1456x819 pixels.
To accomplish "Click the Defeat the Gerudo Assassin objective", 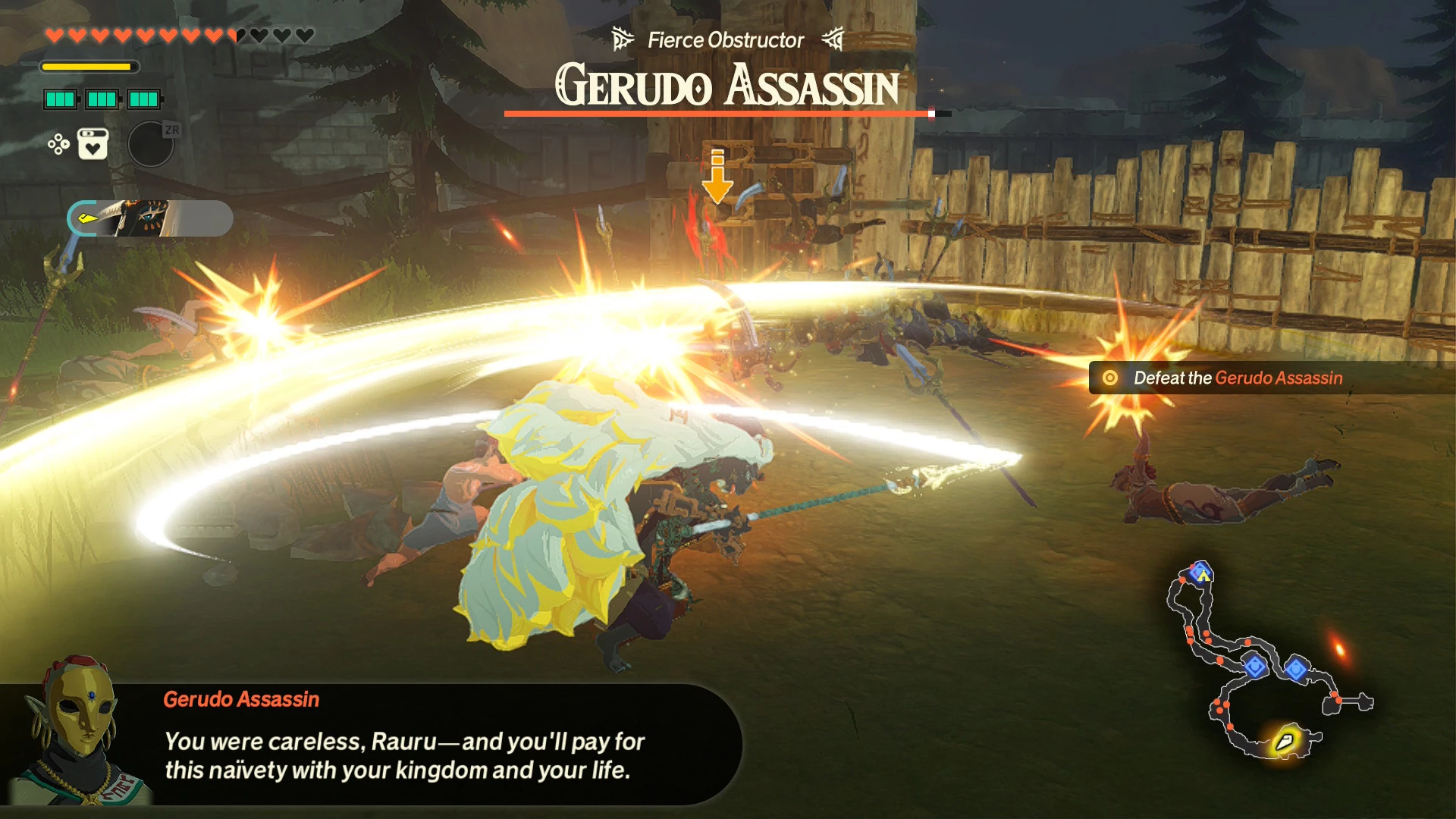I will [1236, 377].
